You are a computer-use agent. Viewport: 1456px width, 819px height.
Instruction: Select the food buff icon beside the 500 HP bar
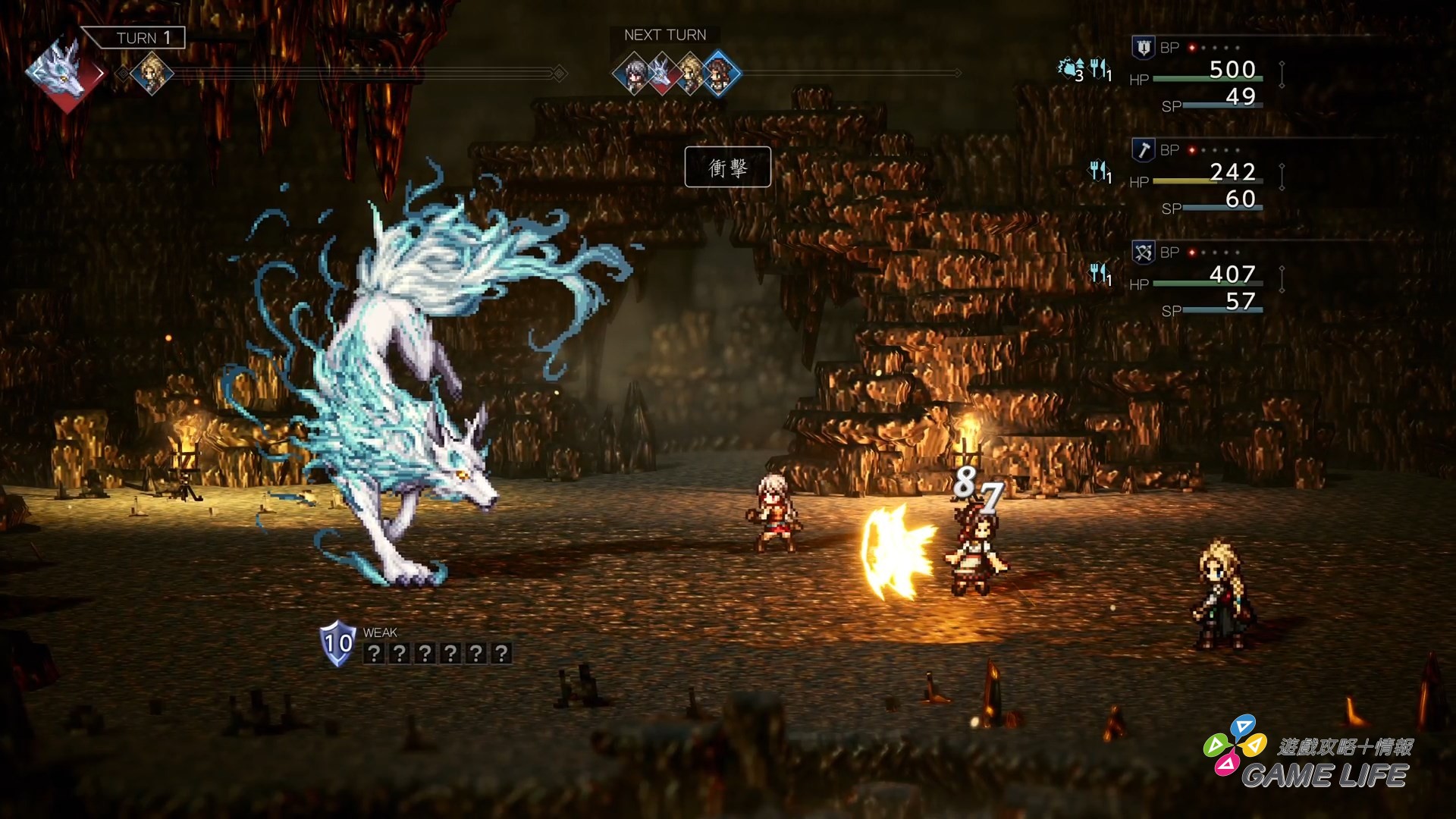coord(1099,70)
